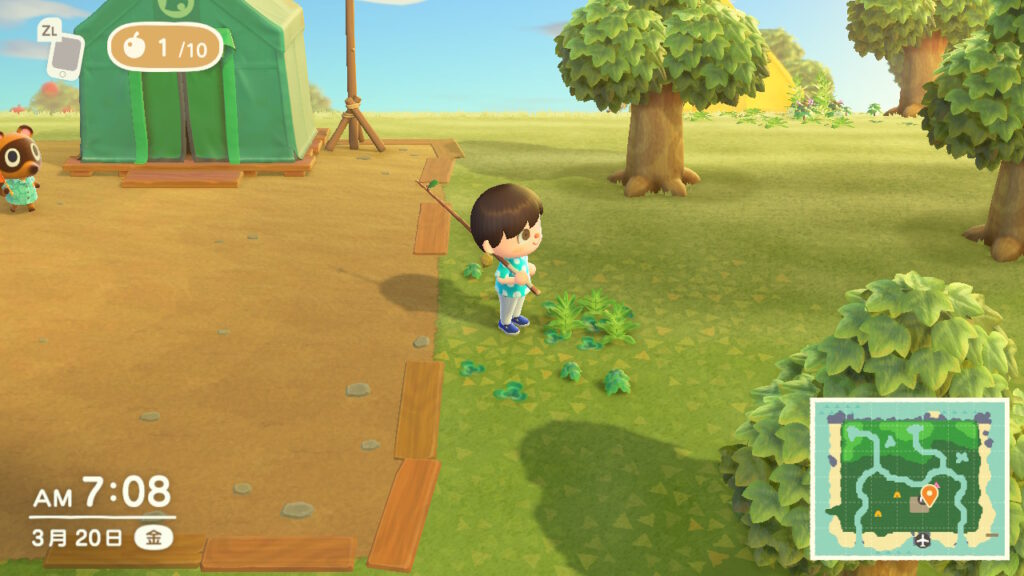Click the airport plane icon on minimap
This screenshot has width=1024, height=576.
click(x=921, y=541)
